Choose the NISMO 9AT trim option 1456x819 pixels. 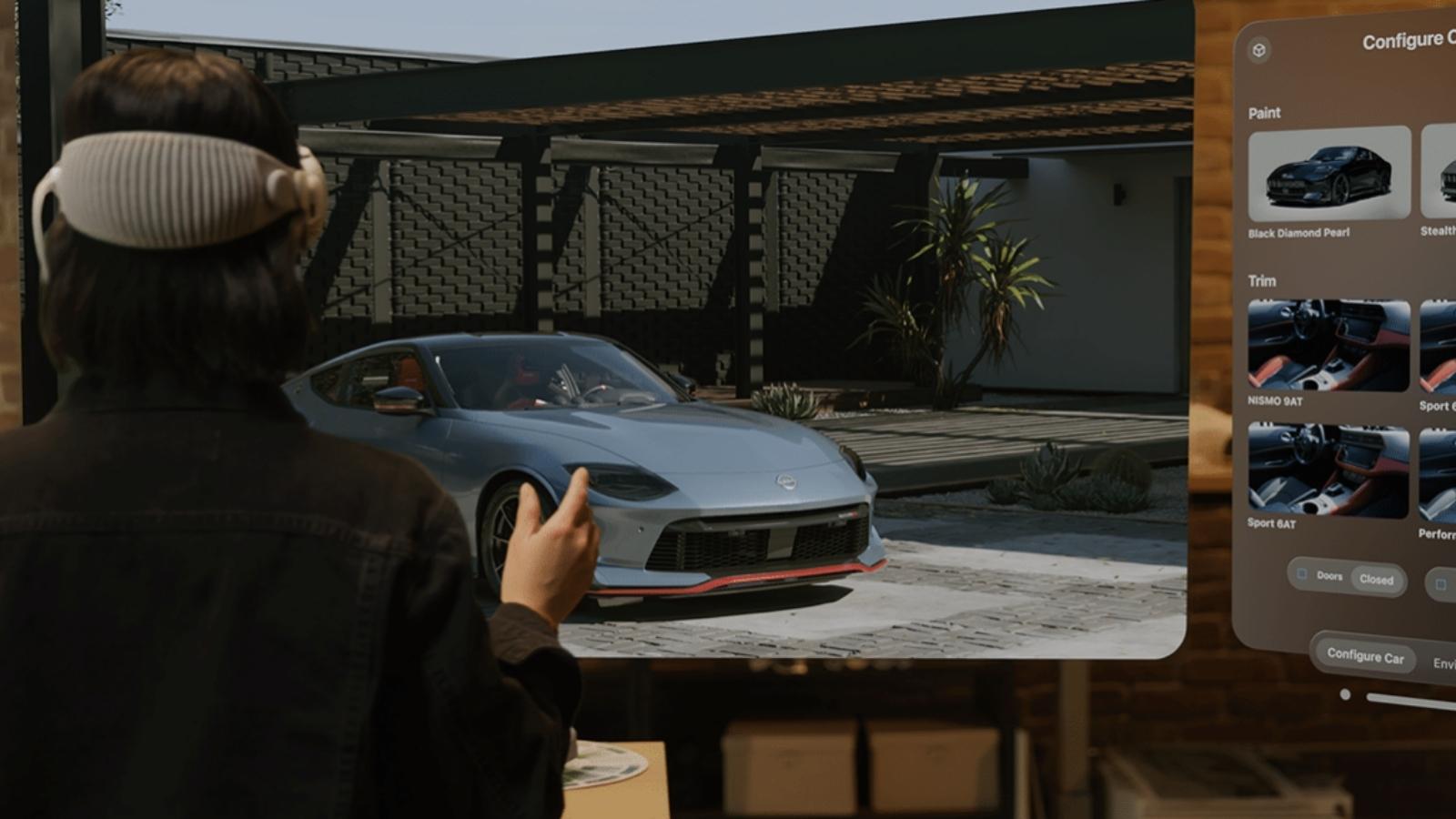[x=1329, y=346]
